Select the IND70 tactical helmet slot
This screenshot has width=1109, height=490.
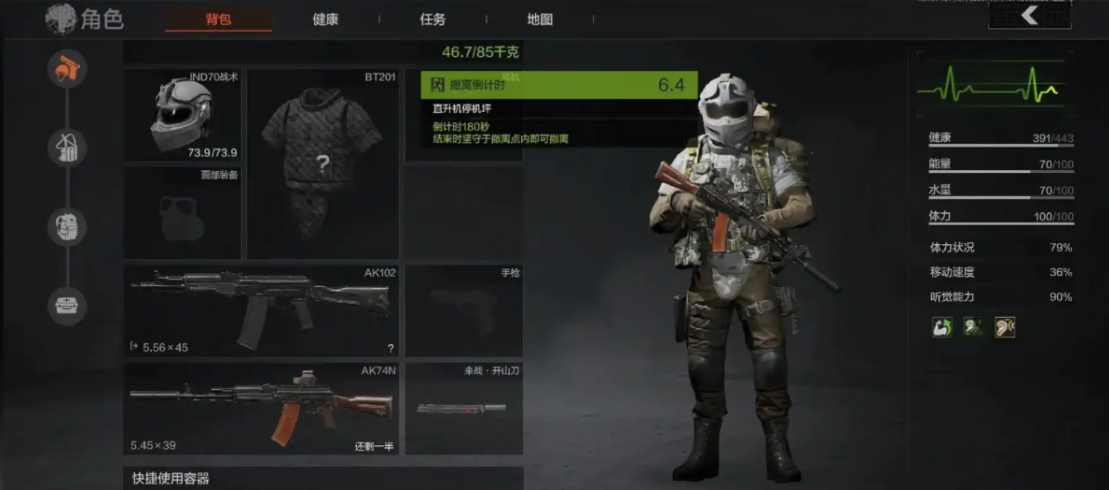[x=182, y=115]
